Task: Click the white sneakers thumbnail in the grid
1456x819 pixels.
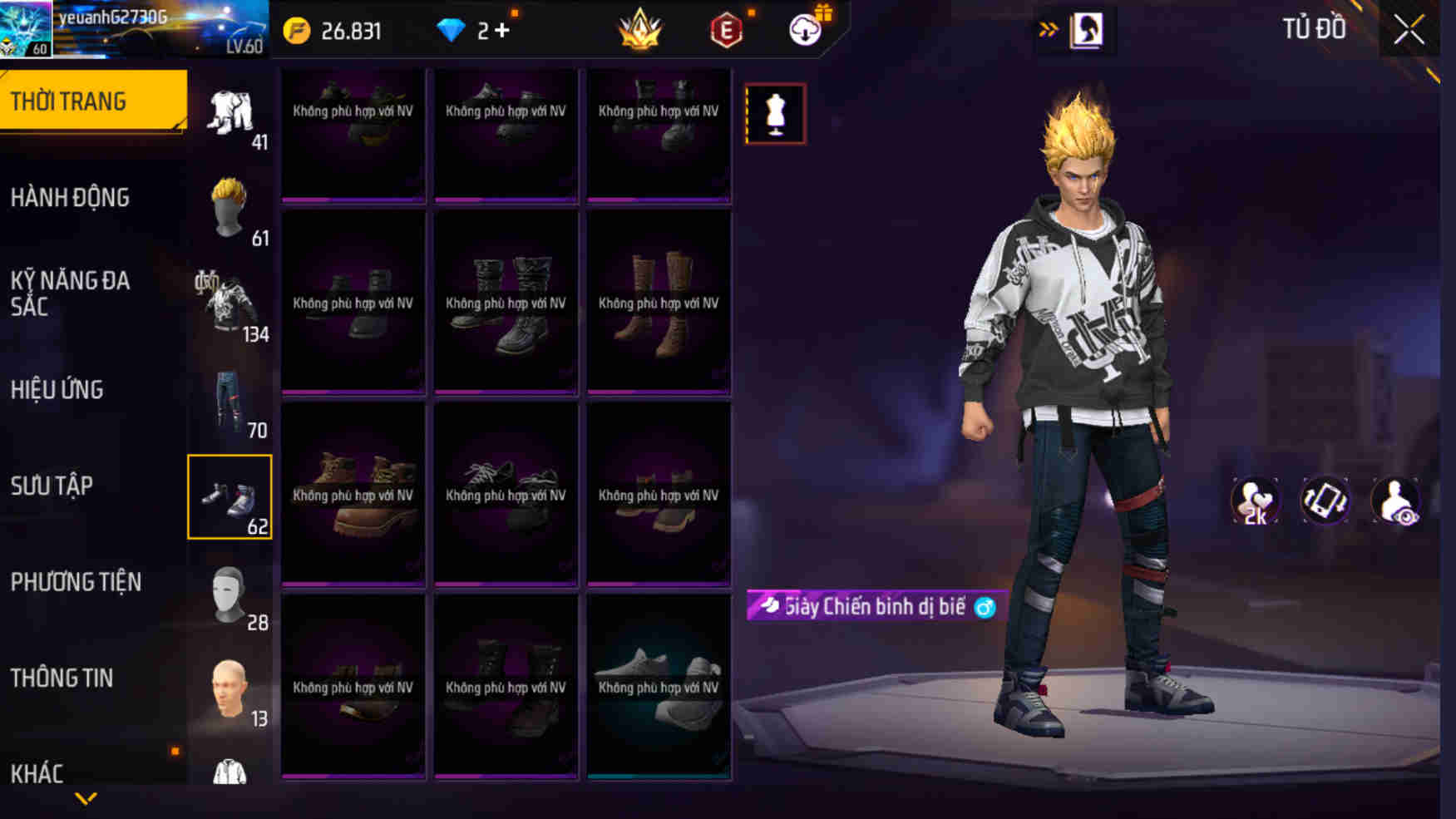Action: click(659, 690)
